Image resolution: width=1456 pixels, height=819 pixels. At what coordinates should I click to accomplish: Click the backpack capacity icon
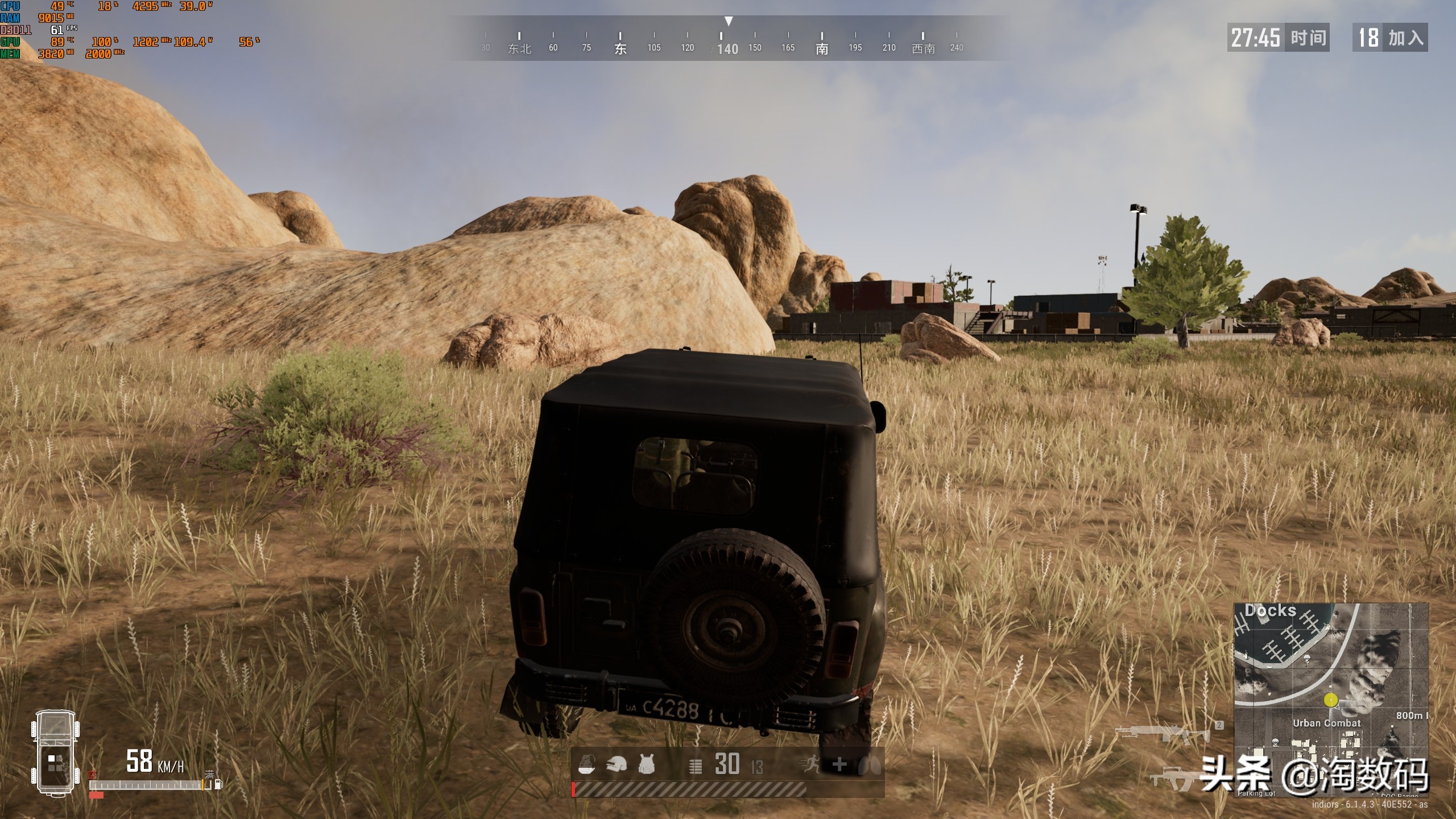pos(586,764)
